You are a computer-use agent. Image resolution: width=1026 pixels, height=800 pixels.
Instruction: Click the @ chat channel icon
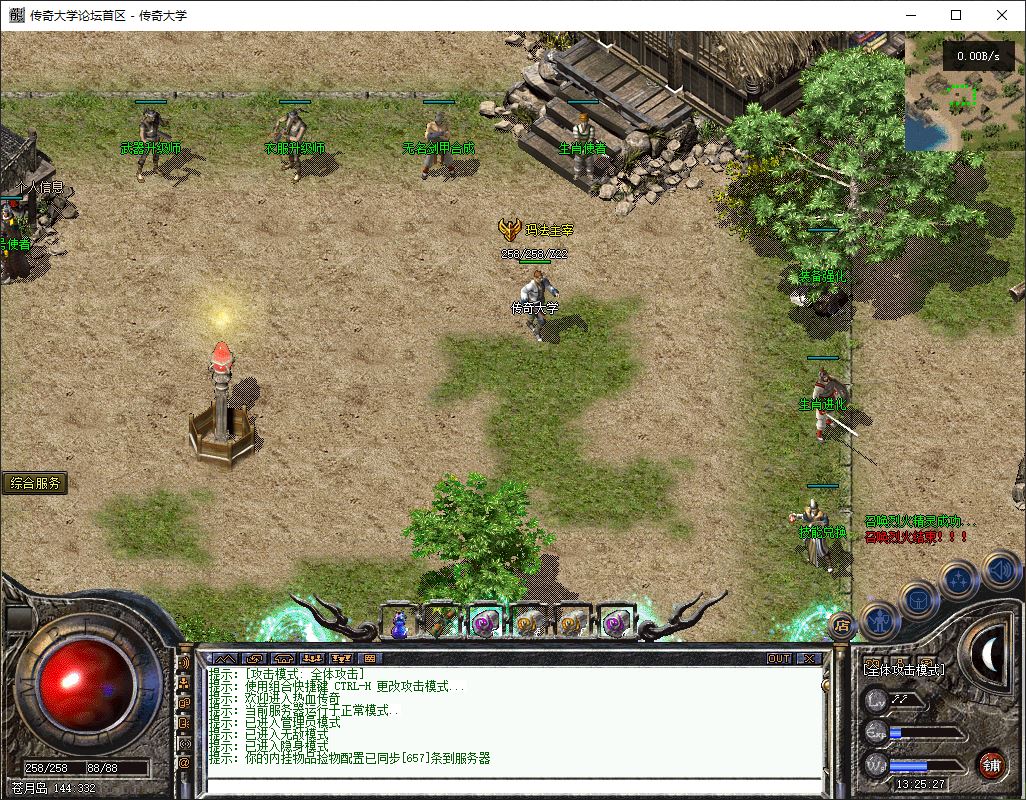[184, 763]
